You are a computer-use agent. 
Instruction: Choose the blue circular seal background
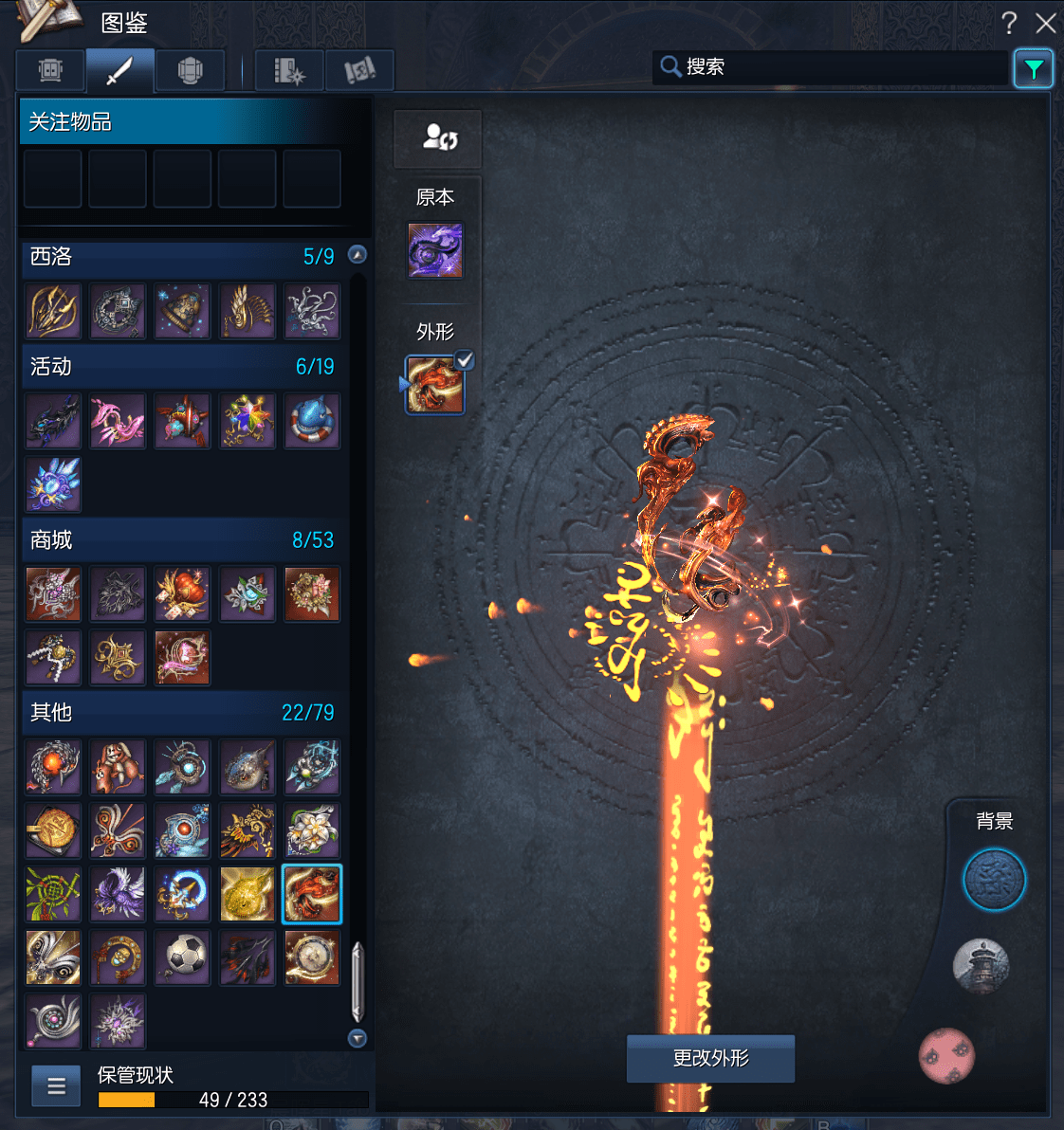(994, 880)
